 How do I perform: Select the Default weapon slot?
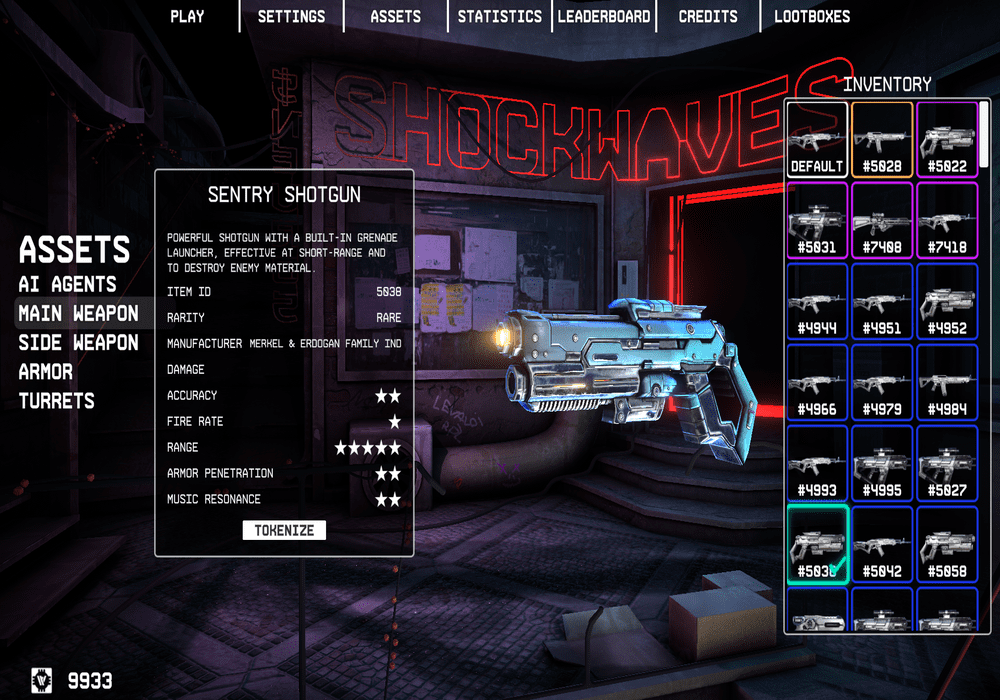point(817,139)
